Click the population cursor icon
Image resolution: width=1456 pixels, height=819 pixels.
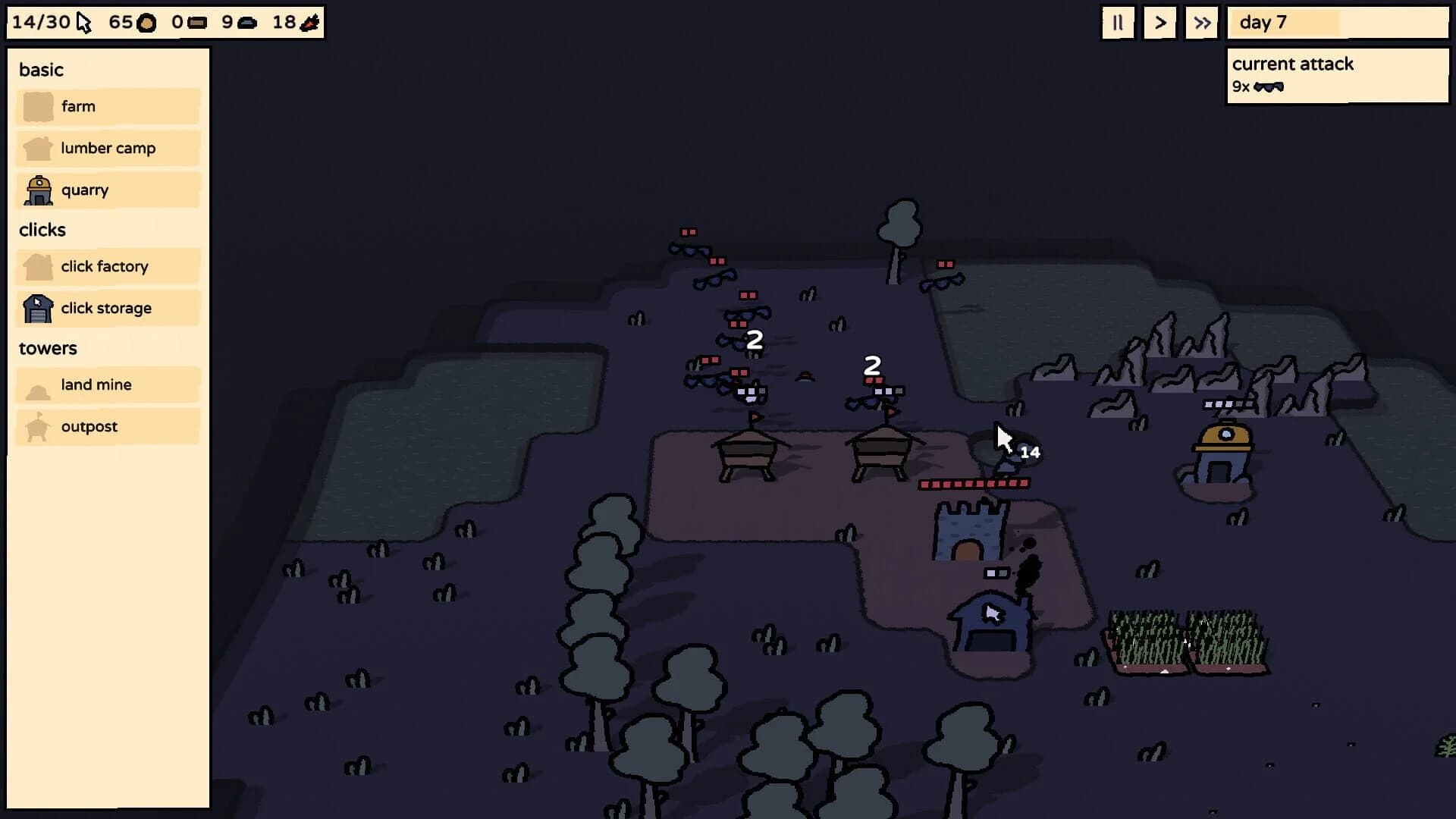point(83,22)
